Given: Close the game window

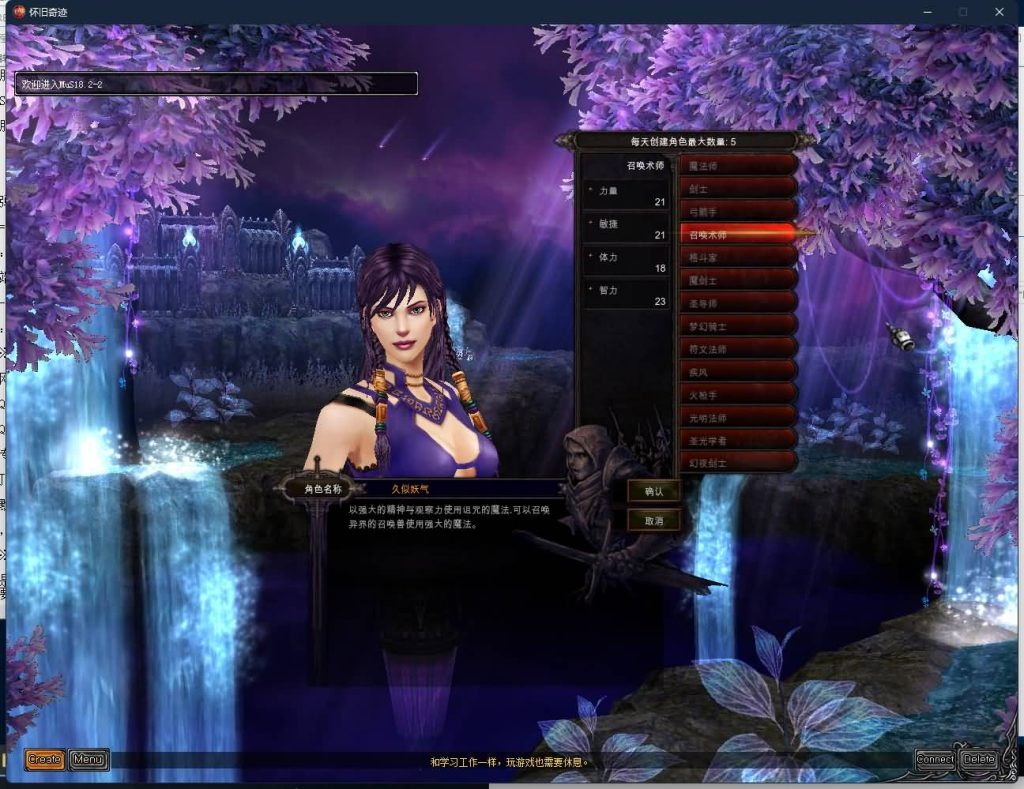Looking at the screenshot, I should (999, 12).
